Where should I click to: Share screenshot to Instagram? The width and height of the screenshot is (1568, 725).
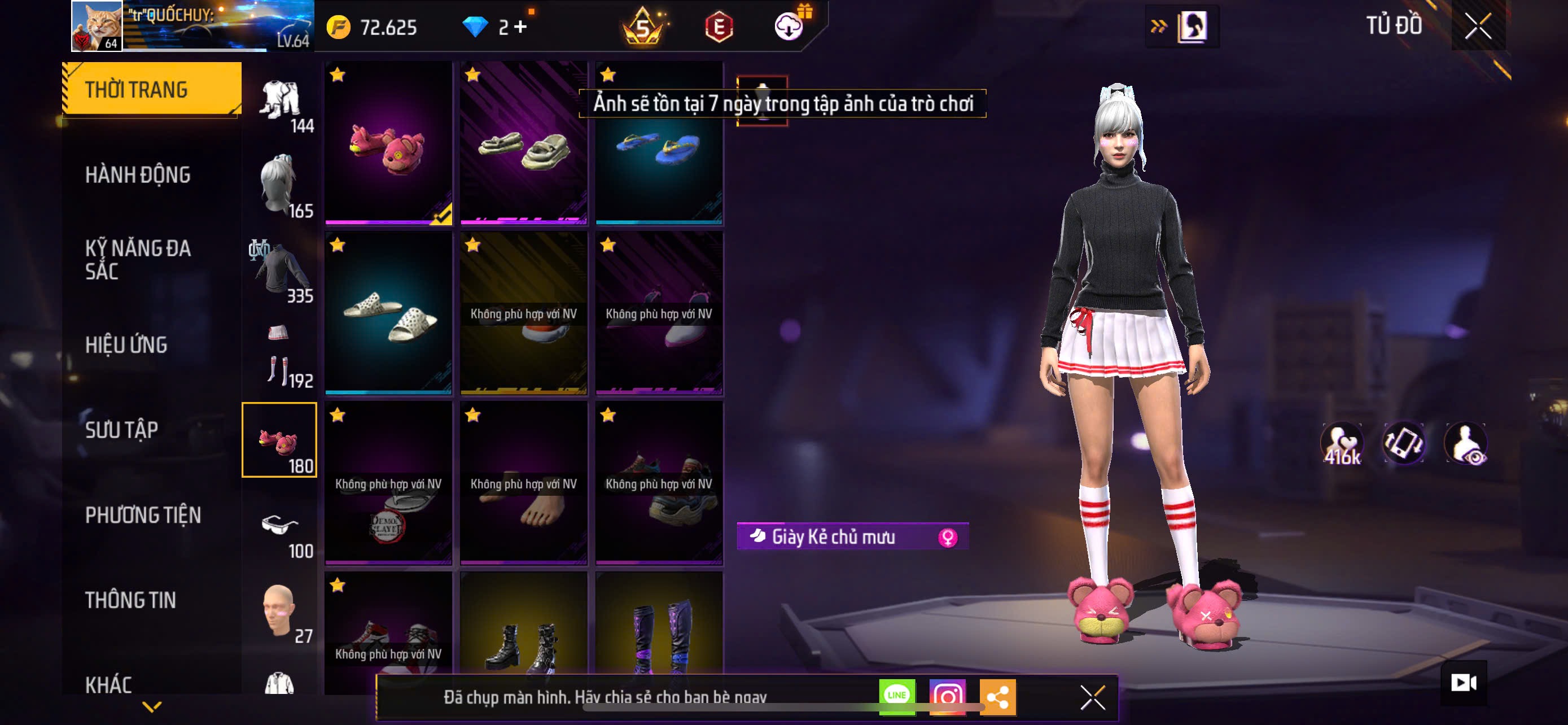tap(947, 696)
